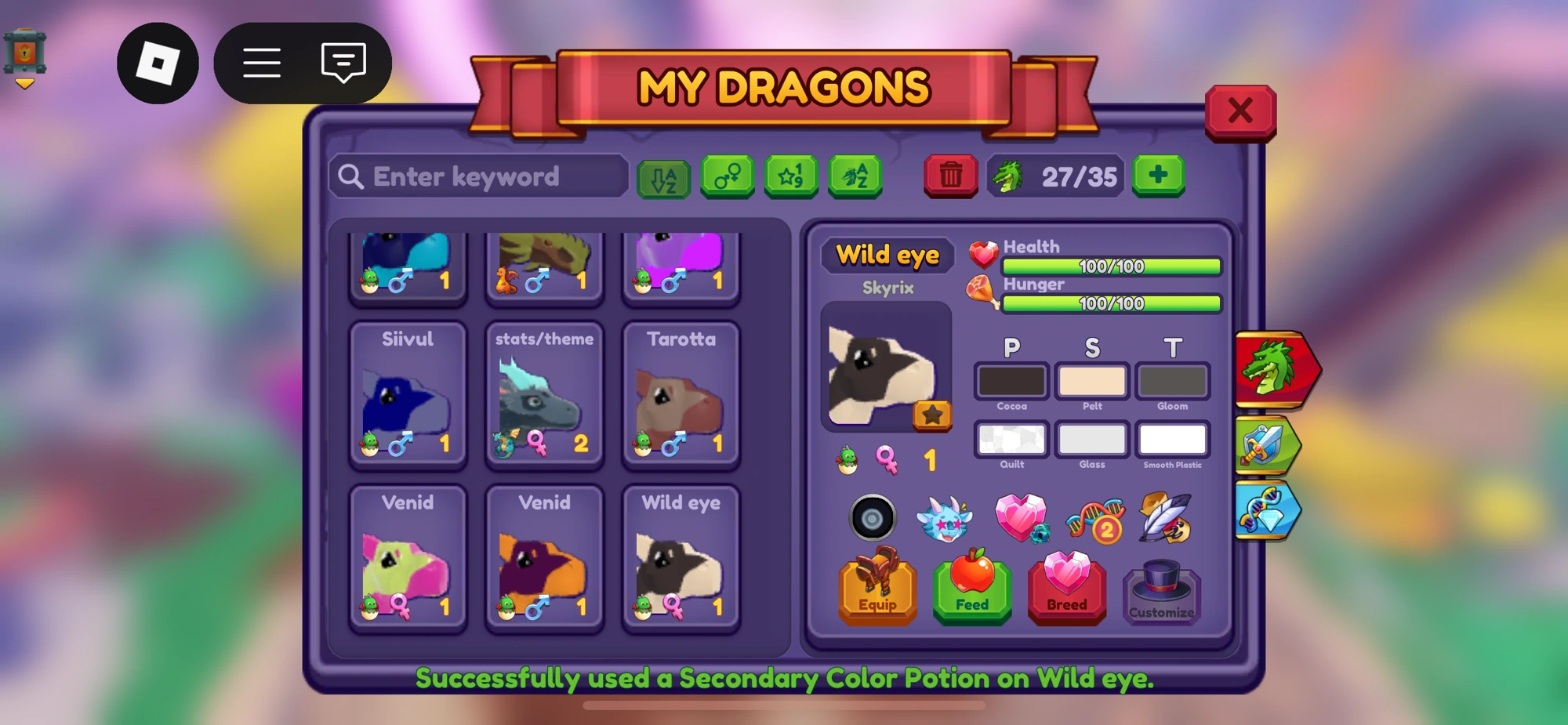Sort dragons by rarity
This screenshot has height=725, width=1568.
(792, 176)
